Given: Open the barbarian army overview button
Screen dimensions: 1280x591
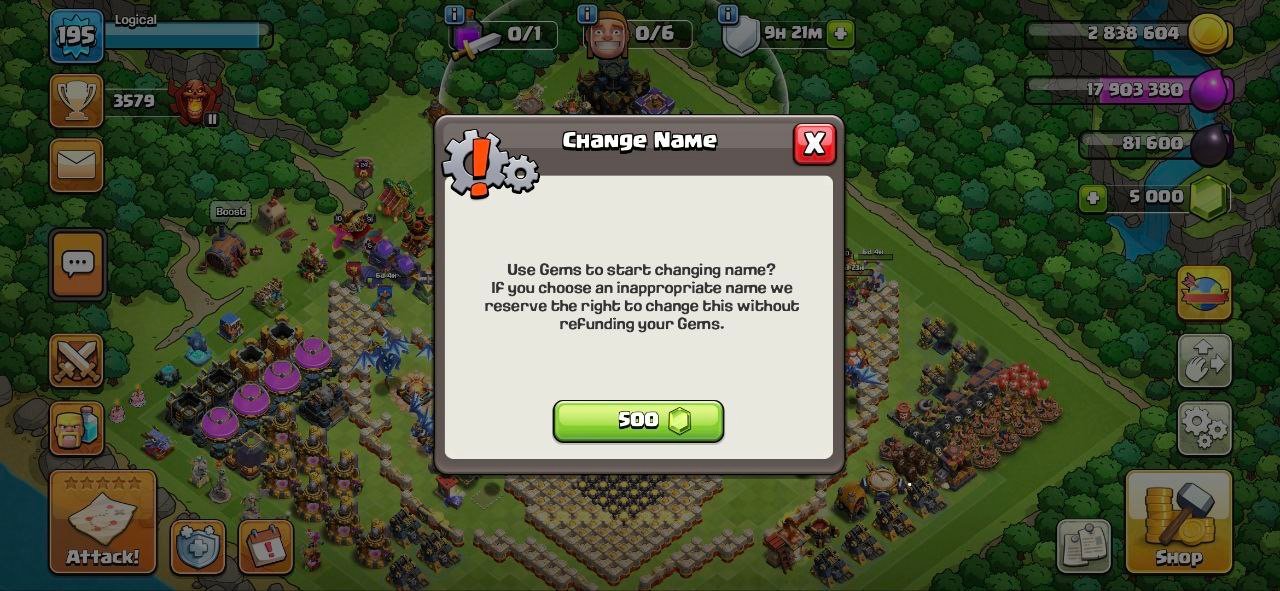Looking at the screenshot, I should pyautogui.click(x=77, y=428).
